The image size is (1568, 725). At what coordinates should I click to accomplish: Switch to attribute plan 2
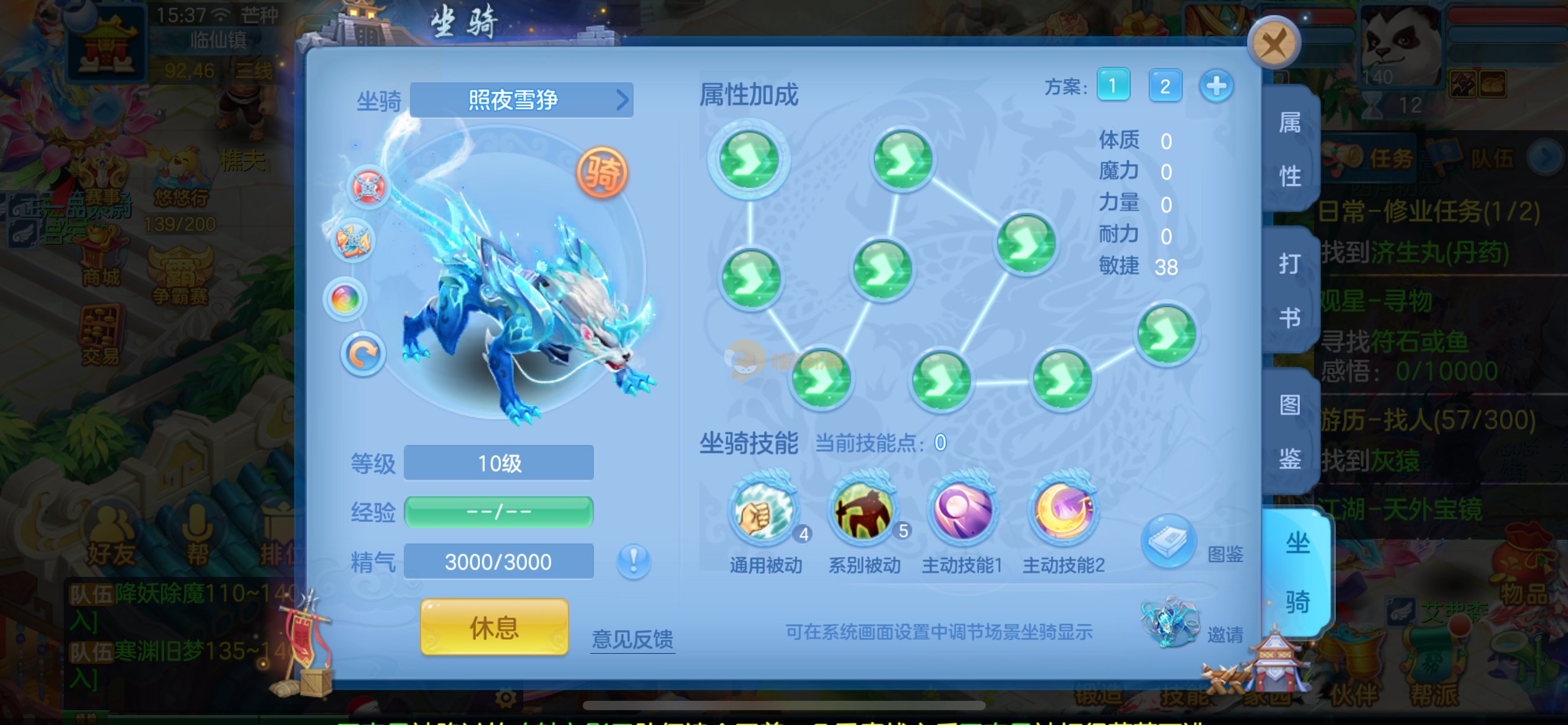coord(1165,86)
